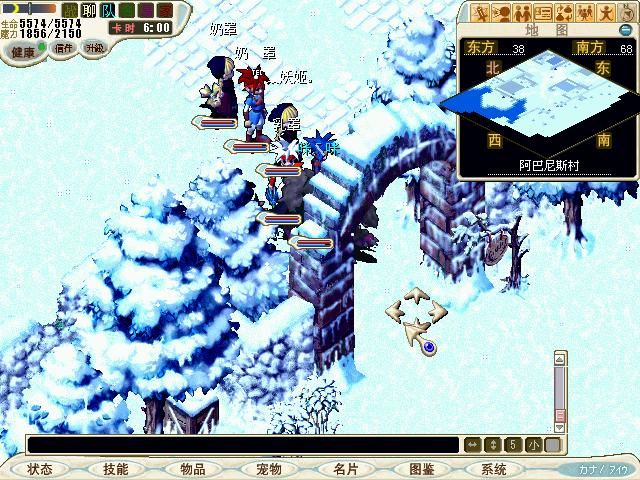The width and height of the screenshot is (640, 480).
Task: Click the 升级 level up button
Action: tap(95, 48)
